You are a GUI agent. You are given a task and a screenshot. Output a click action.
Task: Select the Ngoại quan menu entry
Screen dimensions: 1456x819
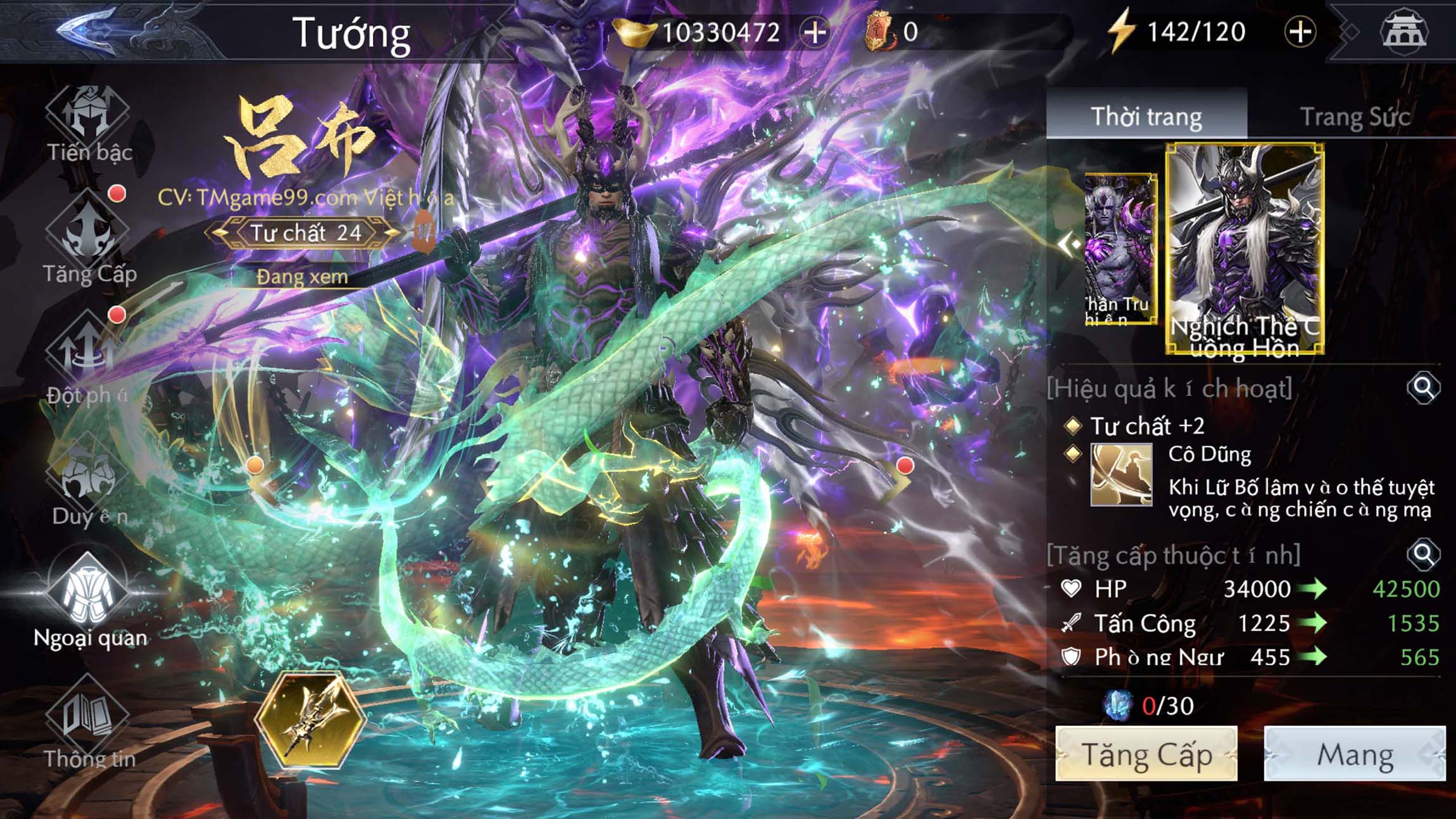pyautogui.click(x=89, y=601)
